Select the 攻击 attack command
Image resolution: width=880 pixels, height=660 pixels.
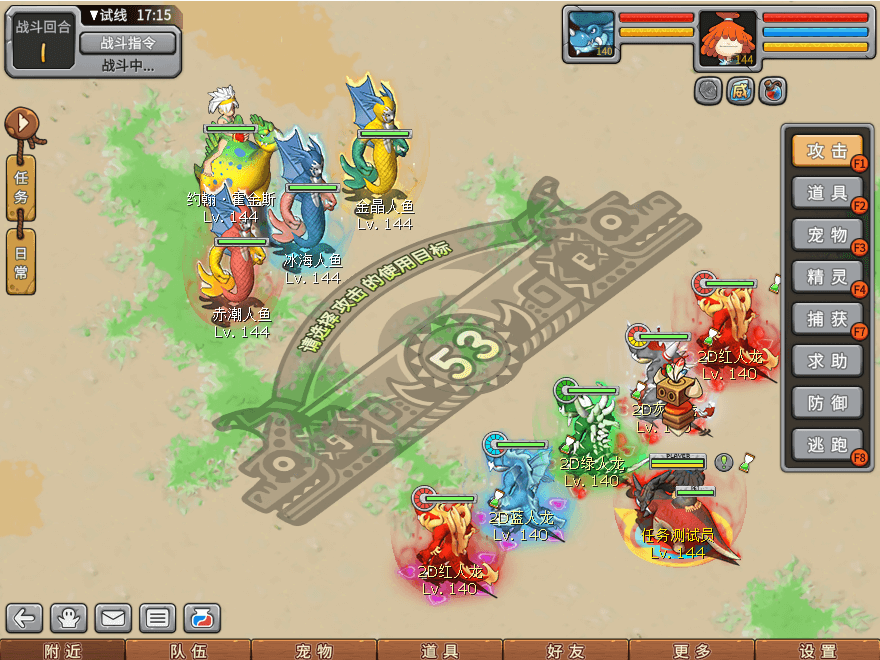coord(827,151)
